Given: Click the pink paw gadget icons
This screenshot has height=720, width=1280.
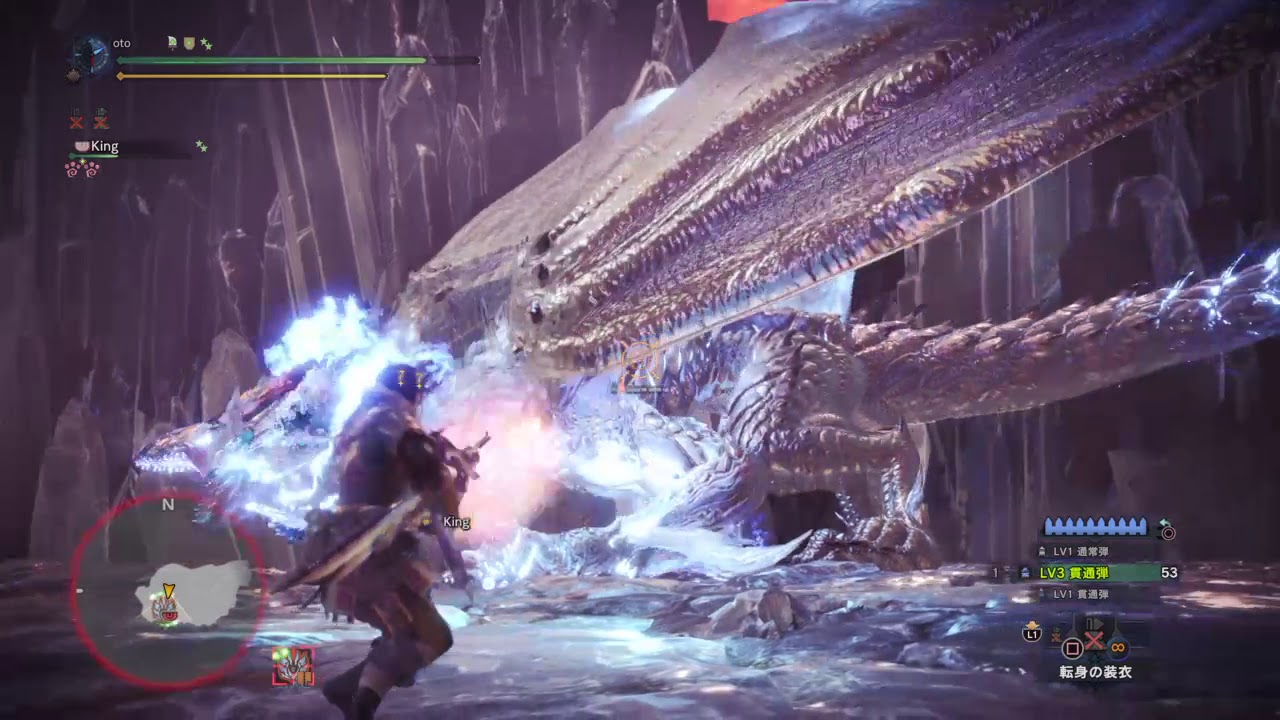Looking at the screenshot, I should 82,169.
